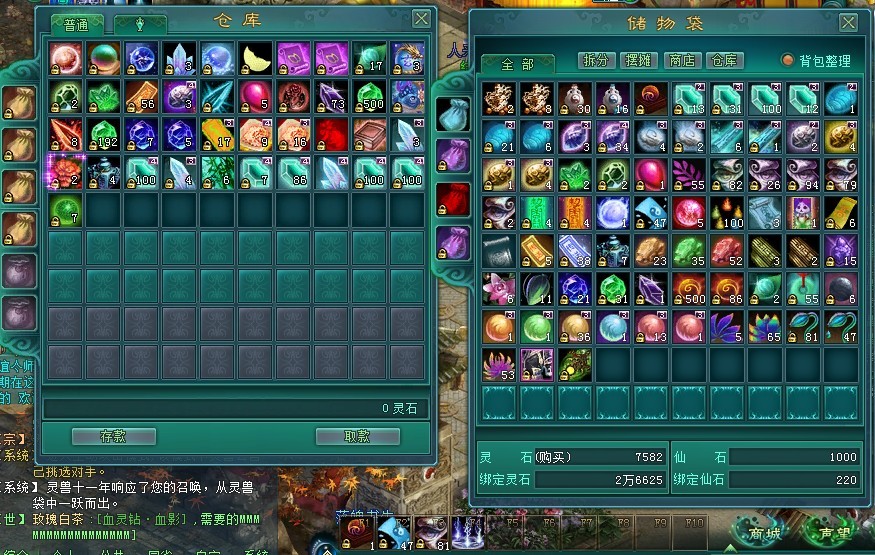875x555 pixels.
Task: Select the red pouch side tab
Action: pyautogui.click(x=453, y=198)
